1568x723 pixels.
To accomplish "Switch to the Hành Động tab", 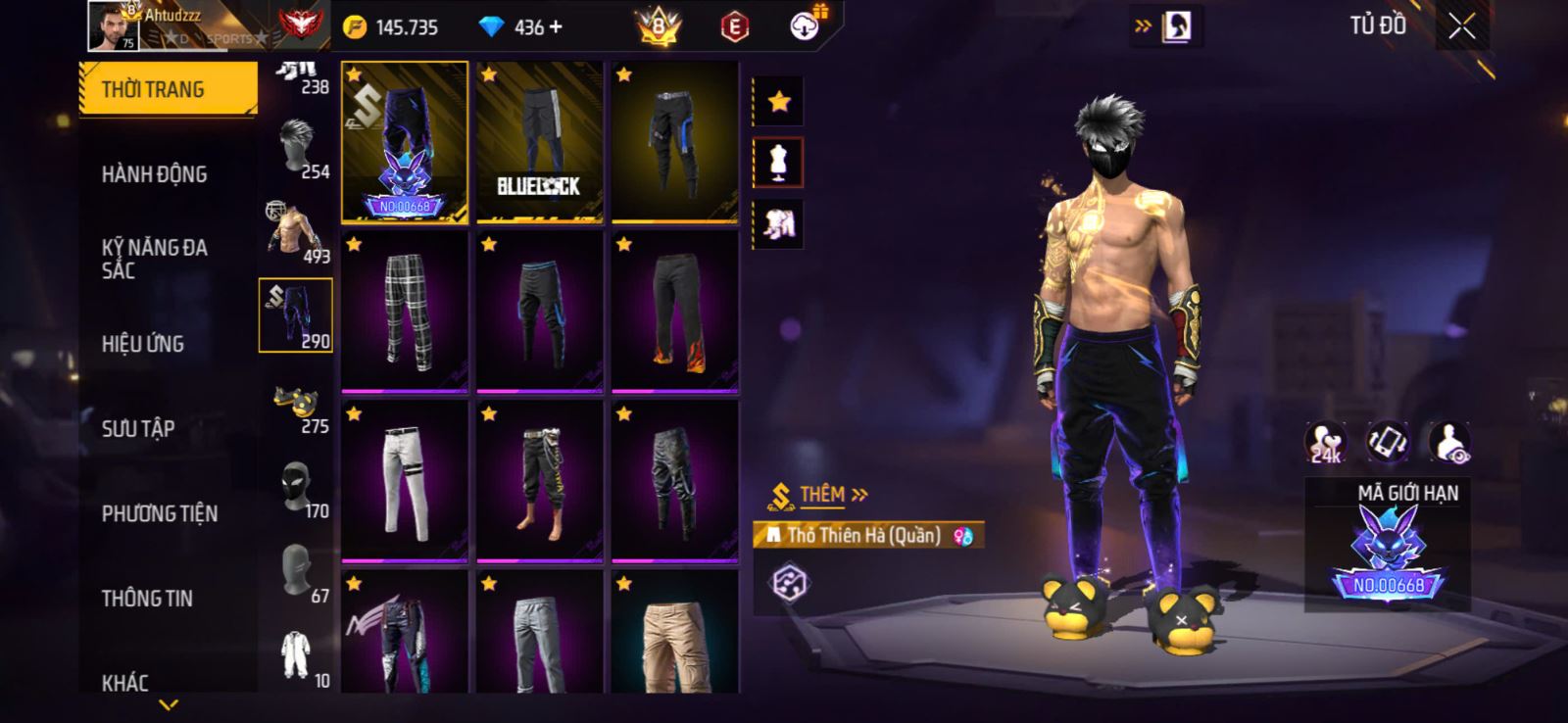I will [x=155, y=174].
